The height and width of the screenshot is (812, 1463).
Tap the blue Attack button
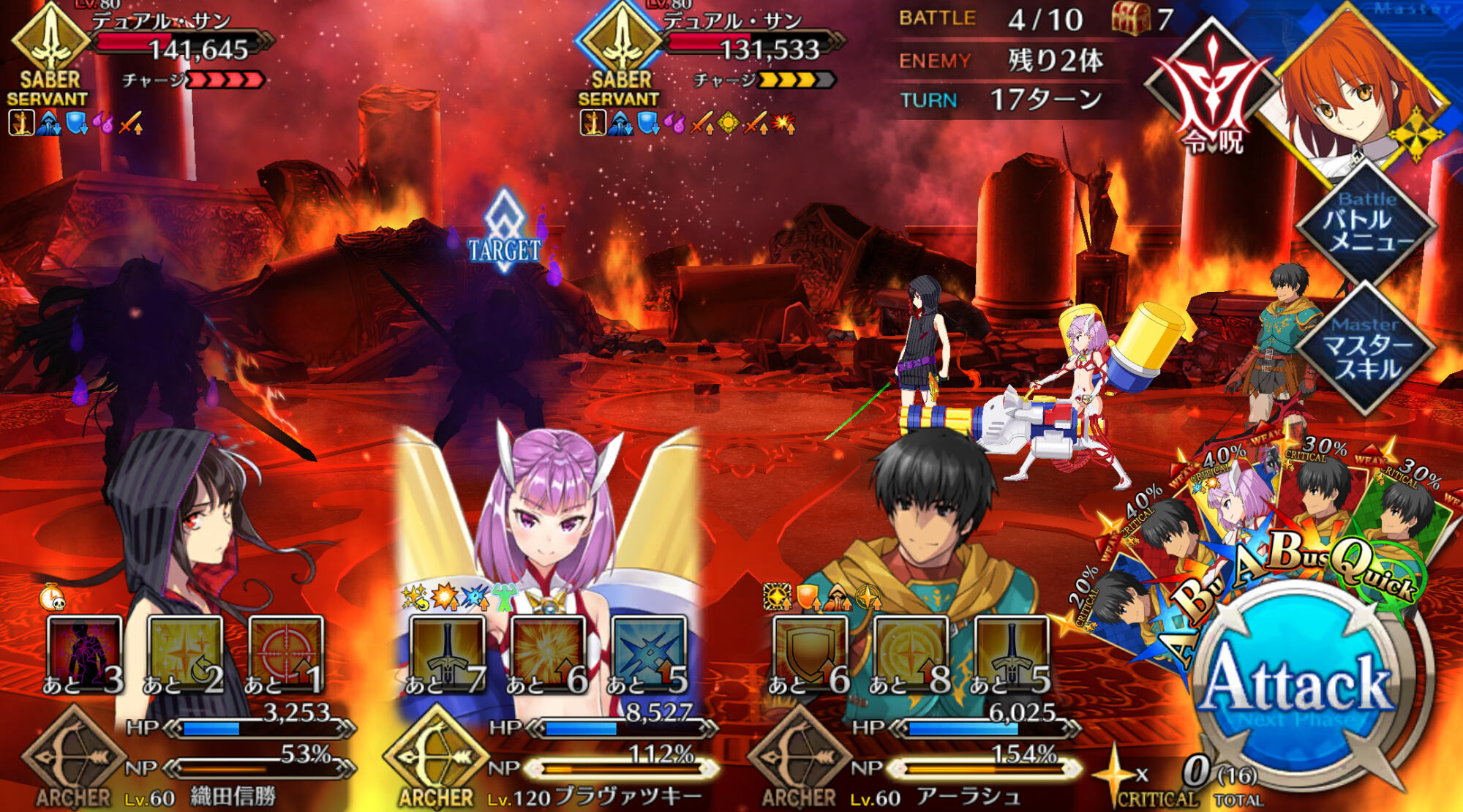pos(1298,684)
